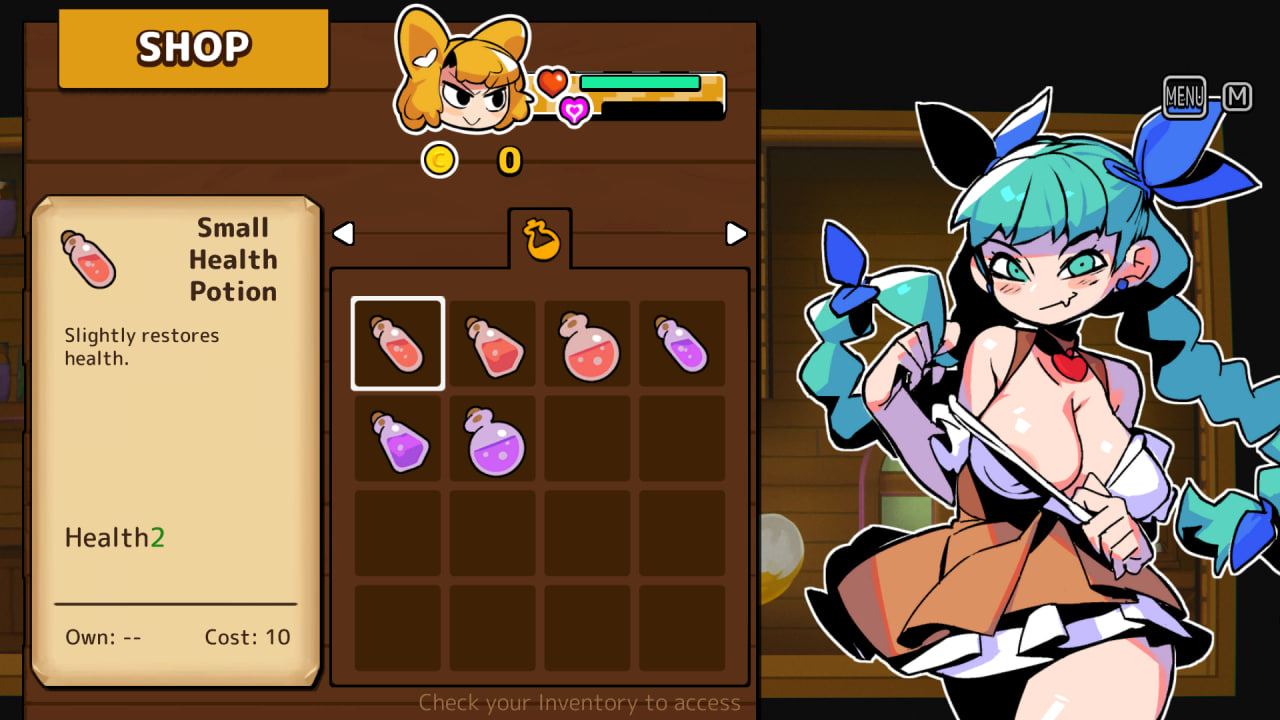Click the gold coin currency icon
The height and width of the screenshot is (720, 1280).
click(x=440, y=158)
